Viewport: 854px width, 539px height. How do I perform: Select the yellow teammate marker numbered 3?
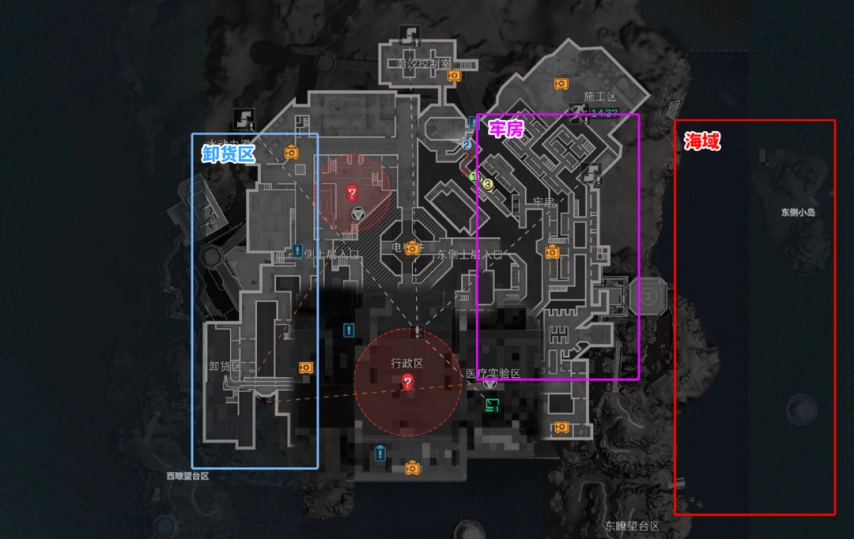(x=488, y=184)
